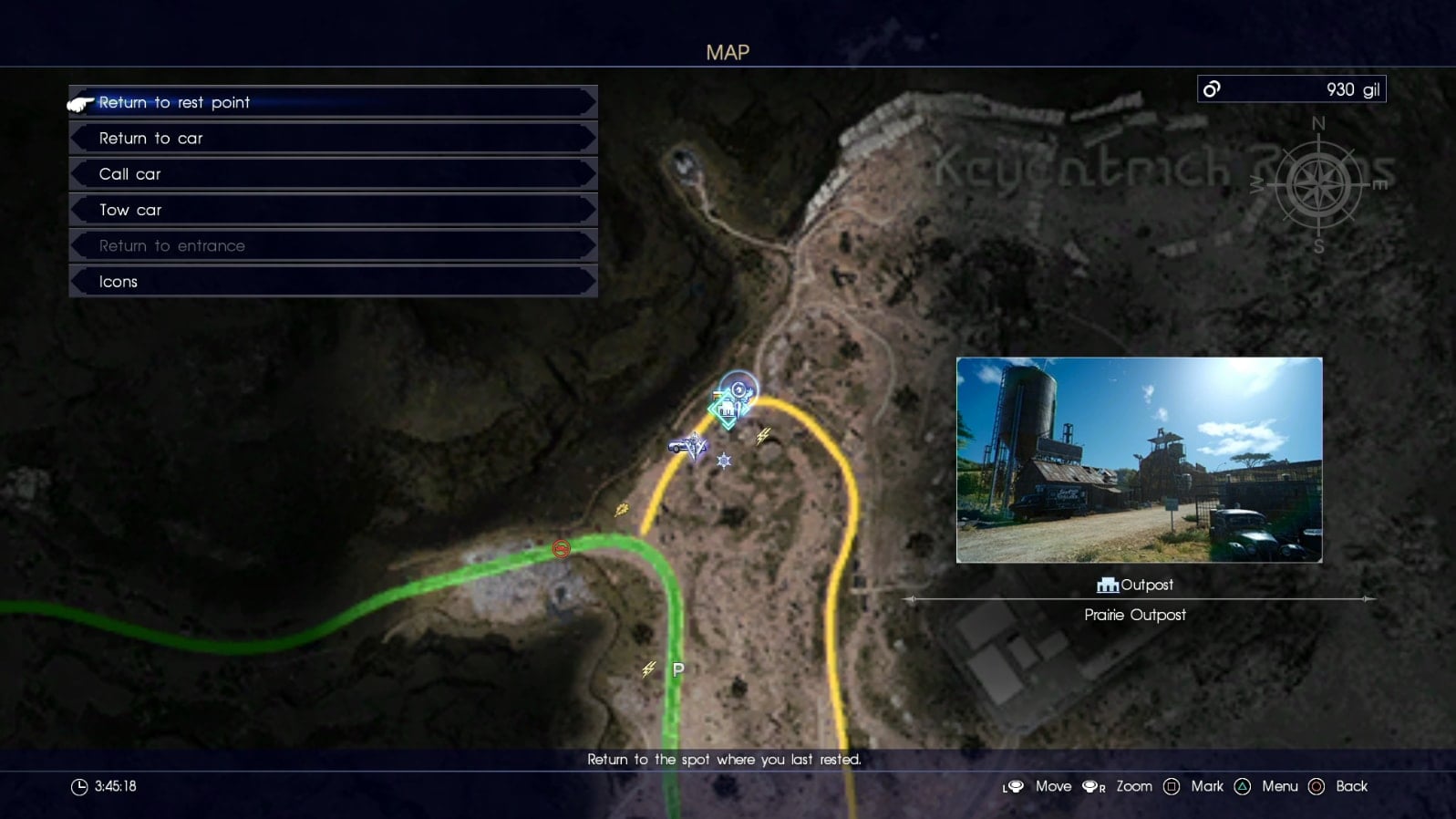Screen dimensions: 1456x819
Task: Click the rest point pin above the outpost marker
Action: coord(738,389)
